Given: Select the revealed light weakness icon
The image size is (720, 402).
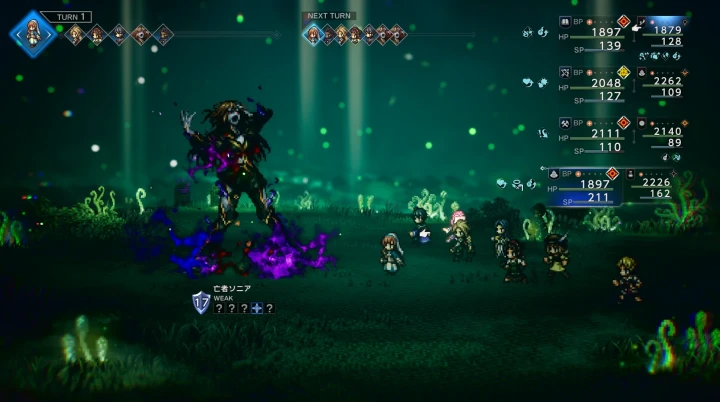Looking at the screenshot, I should pos(257,309).
